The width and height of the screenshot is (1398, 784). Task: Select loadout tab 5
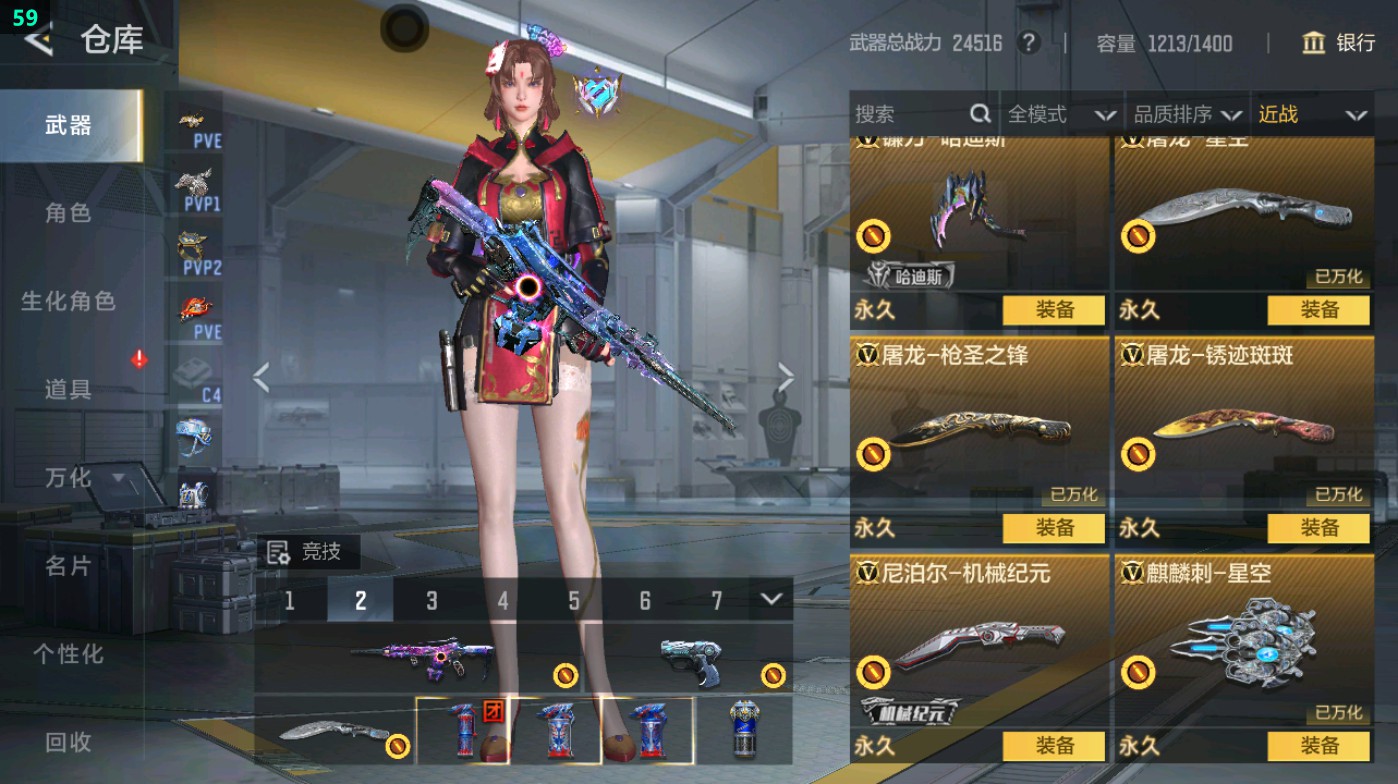575,602
